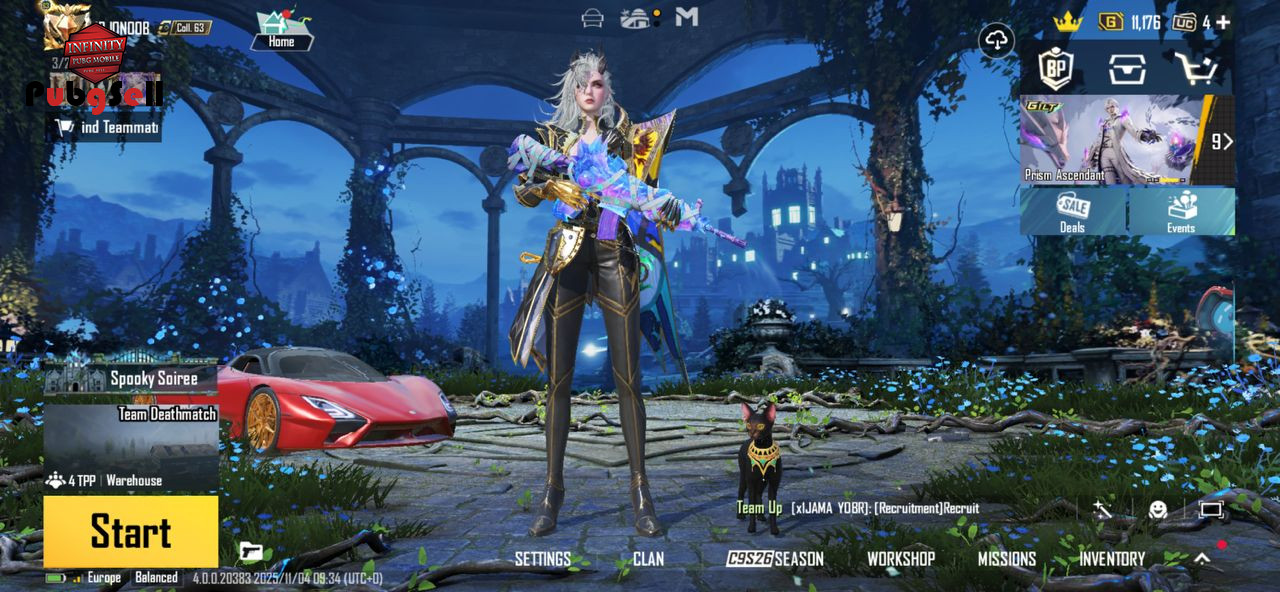Expand the bottom menu arrow
Image resolution: width=1280 pixels, height=592 pixels.
click(1202, 559)
